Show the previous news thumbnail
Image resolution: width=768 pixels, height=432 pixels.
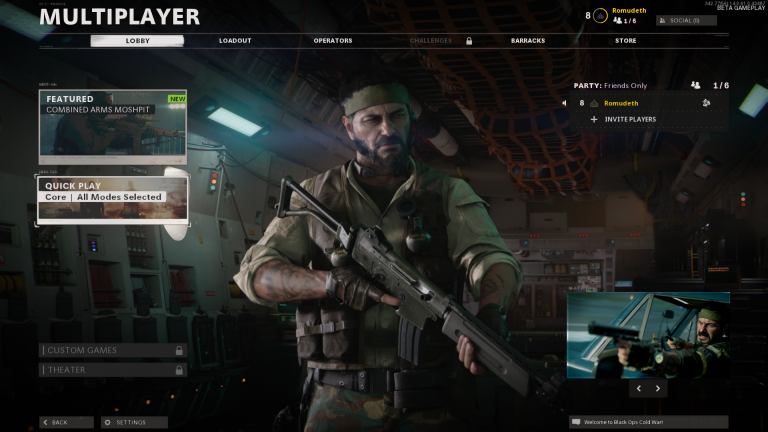pos(638,388)
